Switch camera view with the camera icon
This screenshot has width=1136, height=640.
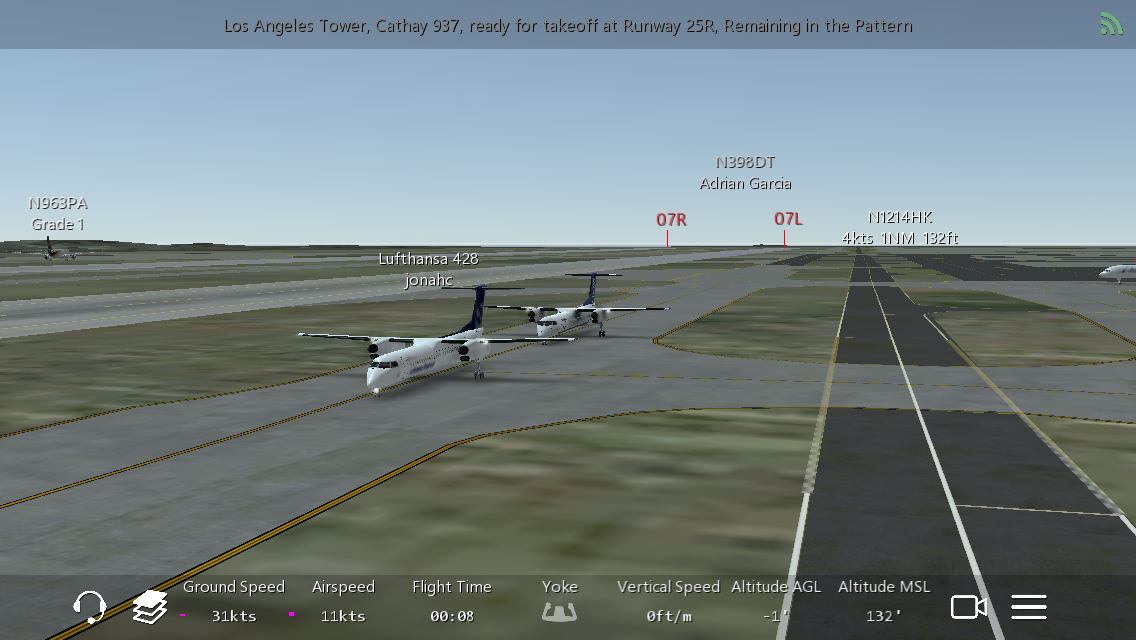point(968,606)
